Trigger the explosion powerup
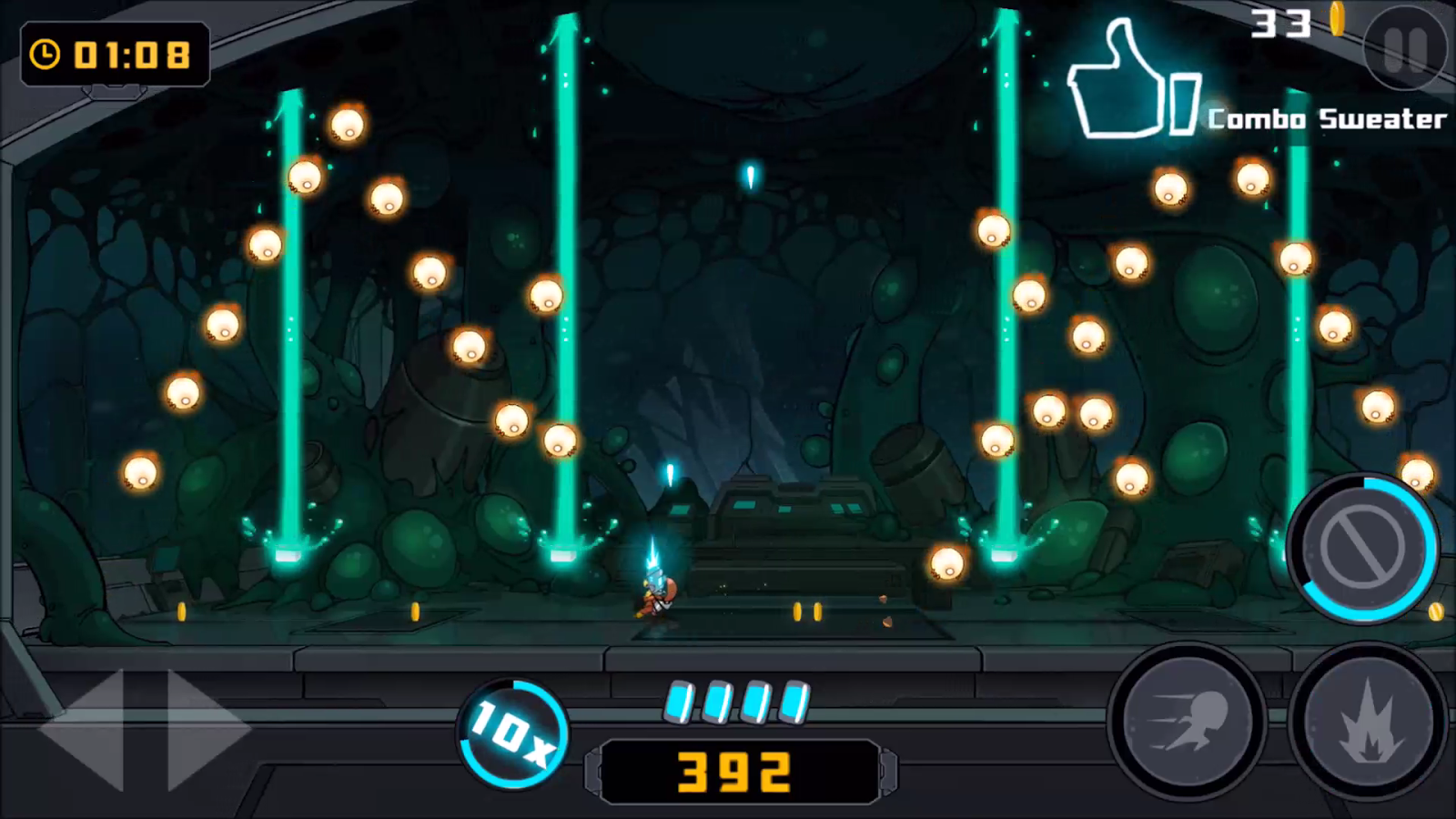Image resolution: width=1456 pixels, height=819 pixels. [x=1370, y=723]
